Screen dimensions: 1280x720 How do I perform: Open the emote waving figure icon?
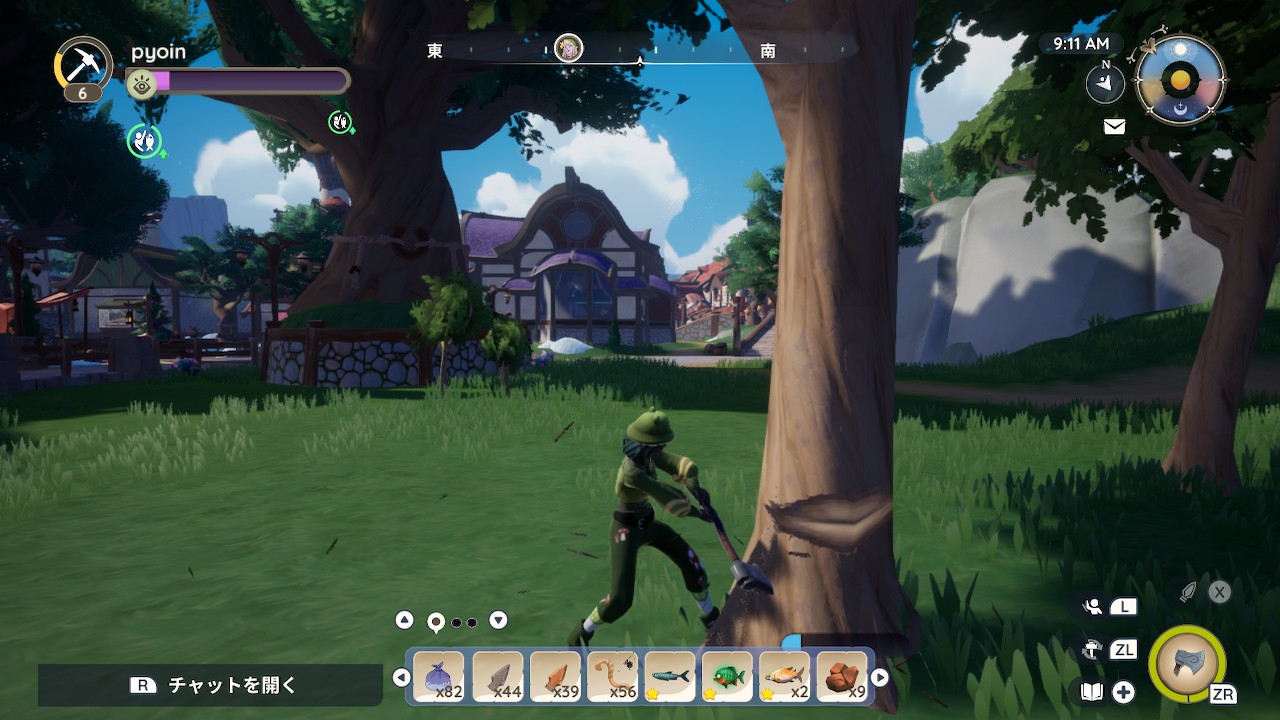1092,606
